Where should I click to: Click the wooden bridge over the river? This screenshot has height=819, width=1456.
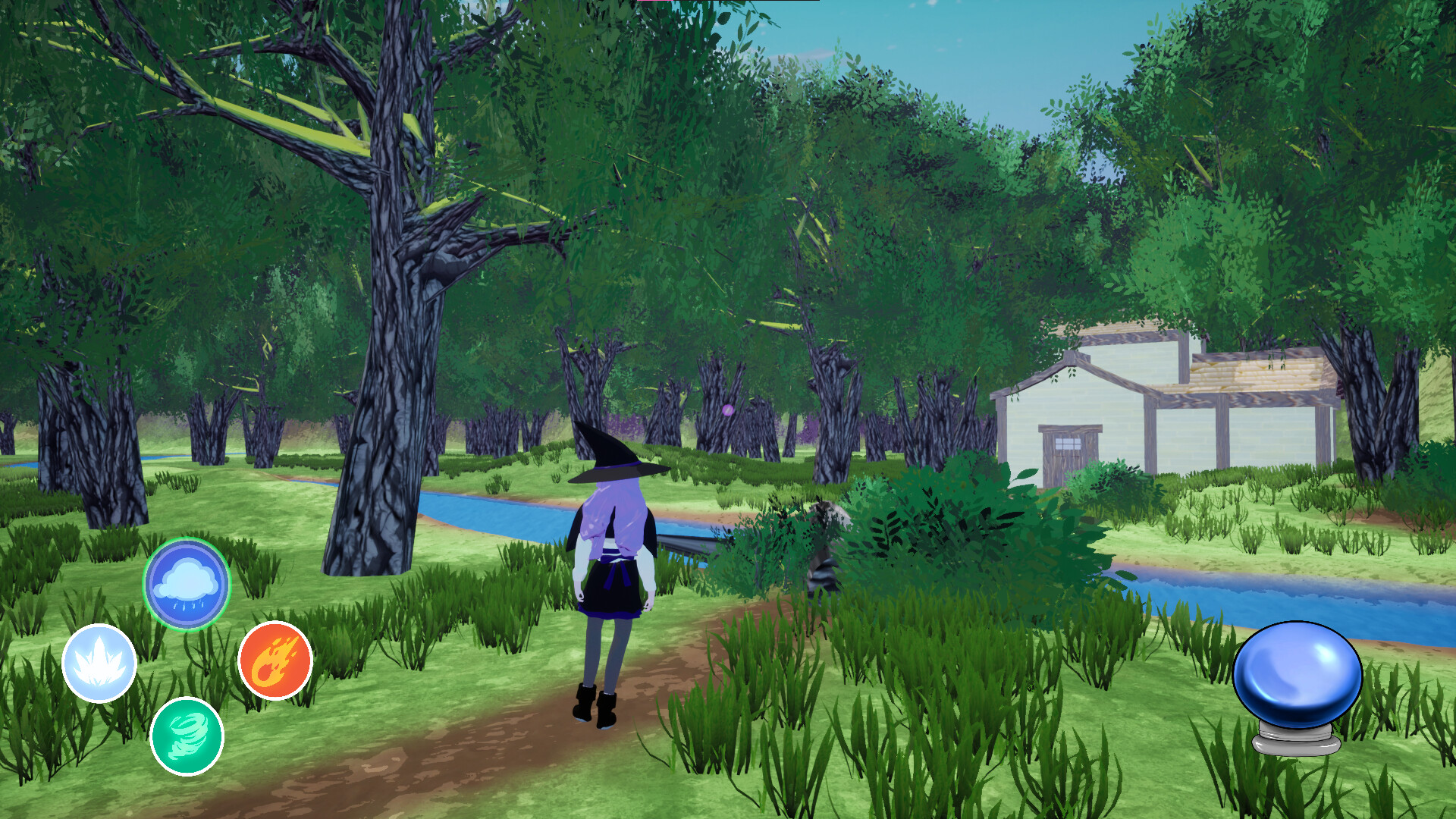686,542
